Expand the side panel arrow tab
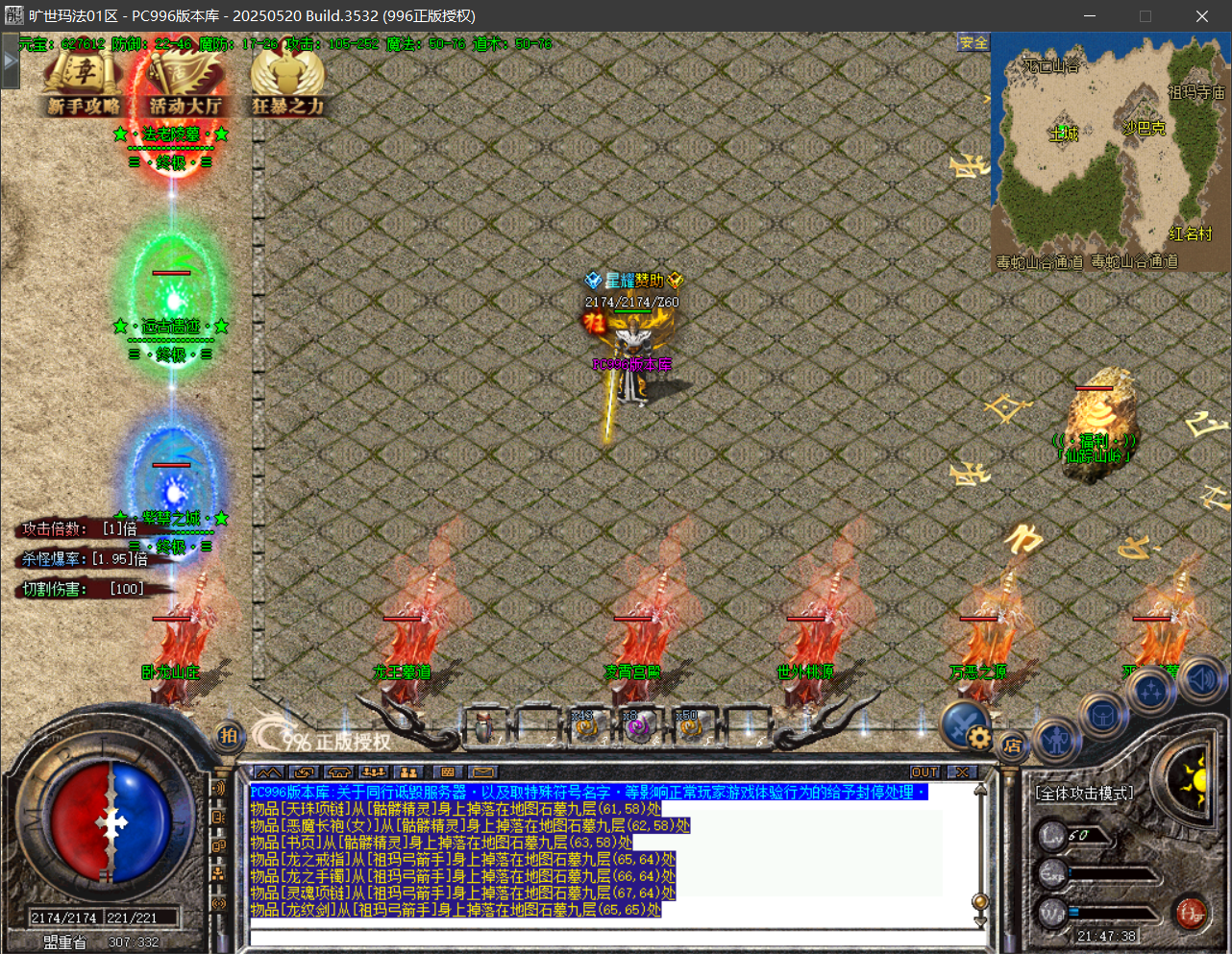The height and width of the screenshot is (954, 1232). [10, 61]
